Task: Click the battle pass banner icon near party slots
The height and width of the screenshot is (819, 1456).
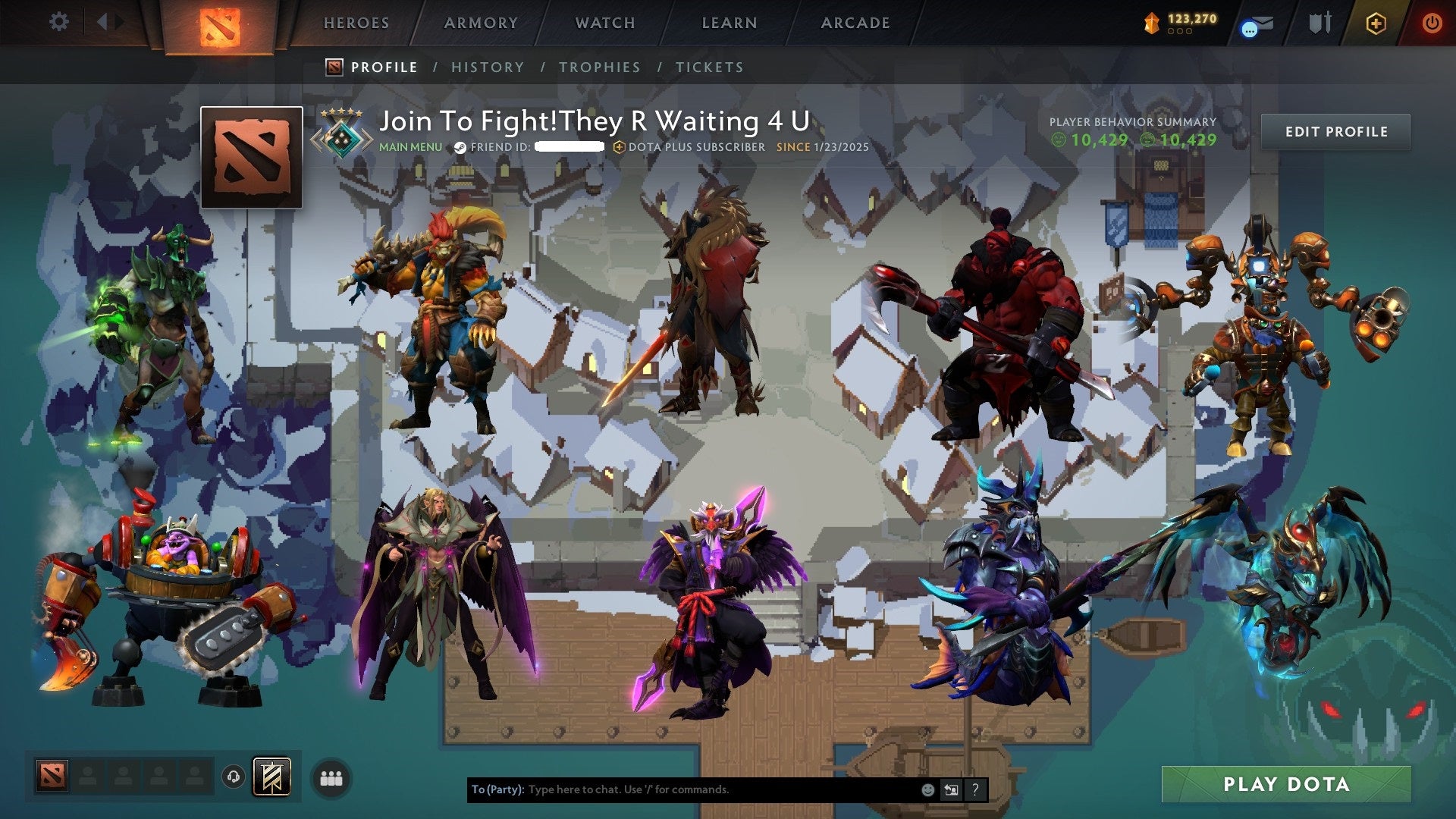Action: coord(270,775)
